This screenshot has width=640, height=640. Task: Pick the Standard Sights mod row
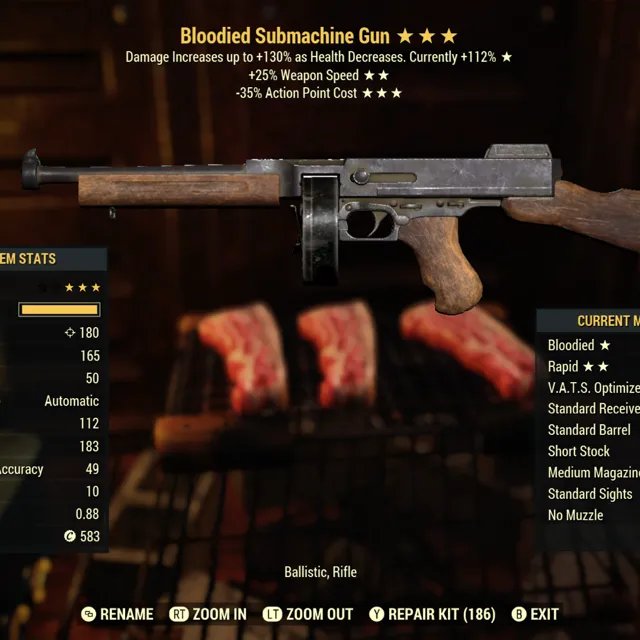coord(590,494)
